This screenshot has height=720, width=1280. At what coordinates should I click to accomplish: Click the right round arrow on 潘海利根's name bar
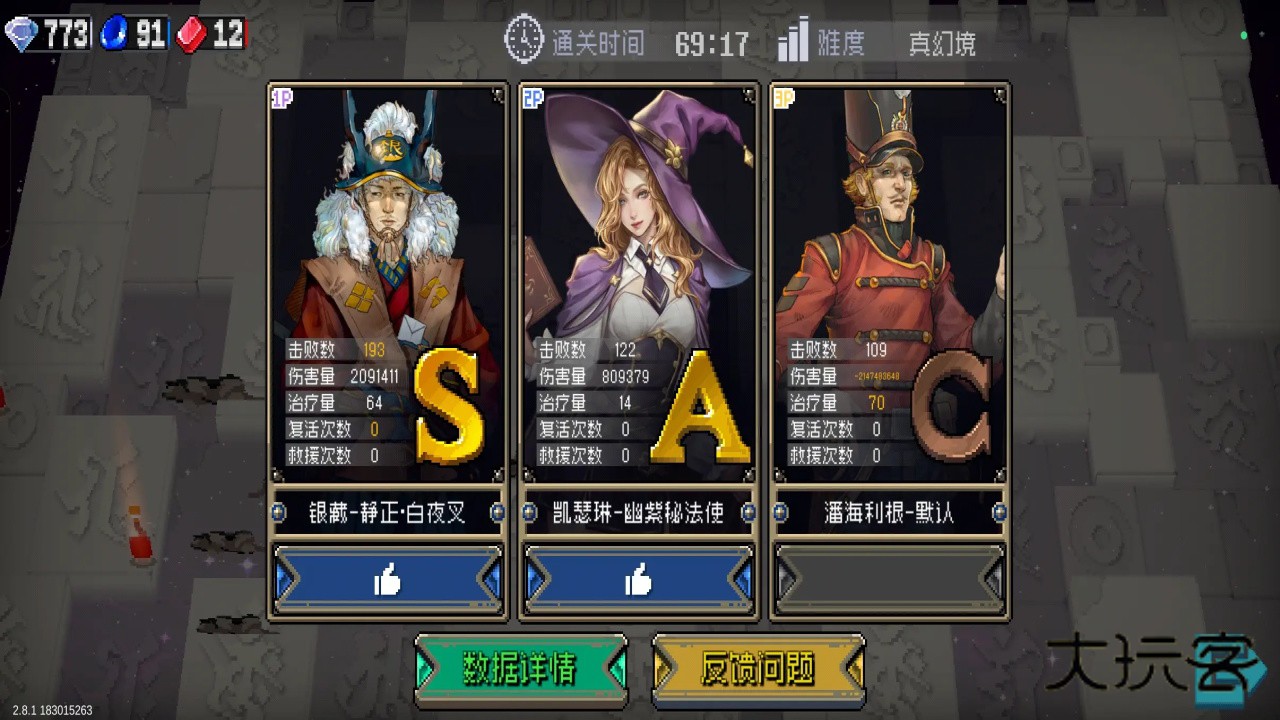tap(998, 513)
